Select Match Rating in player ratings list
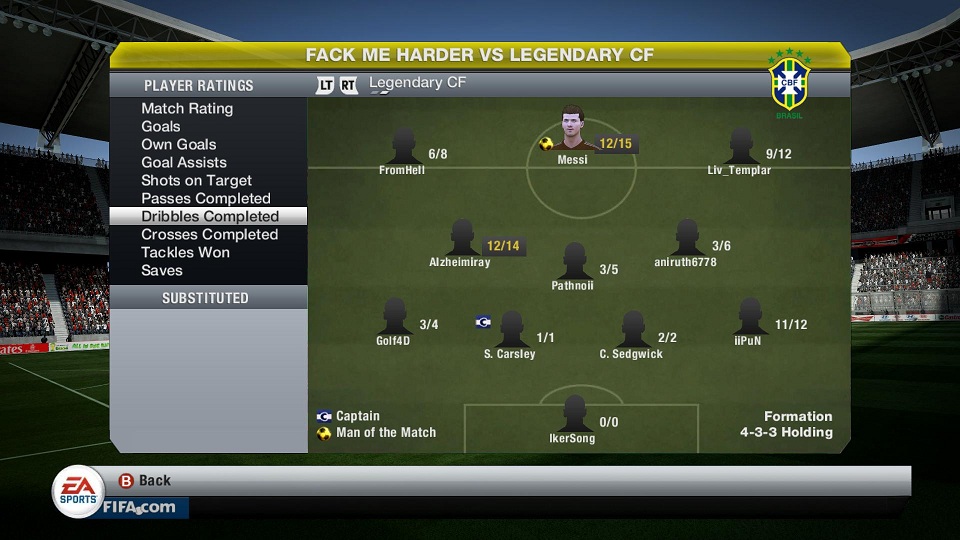This screenshot has width=960, height=540. [187, 108]
